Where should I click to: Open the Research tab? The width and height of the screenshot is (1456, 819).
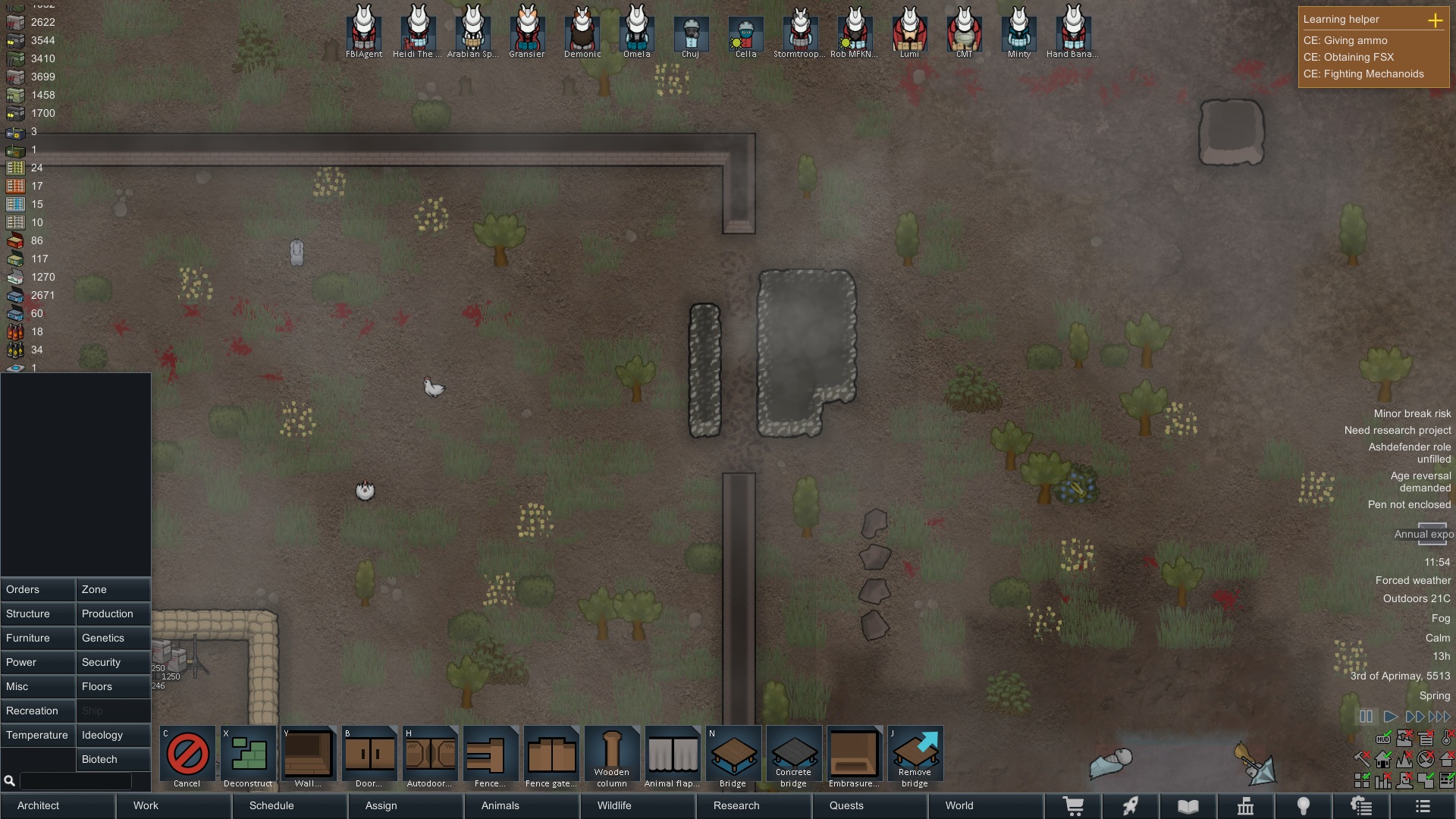pos(736,805)
